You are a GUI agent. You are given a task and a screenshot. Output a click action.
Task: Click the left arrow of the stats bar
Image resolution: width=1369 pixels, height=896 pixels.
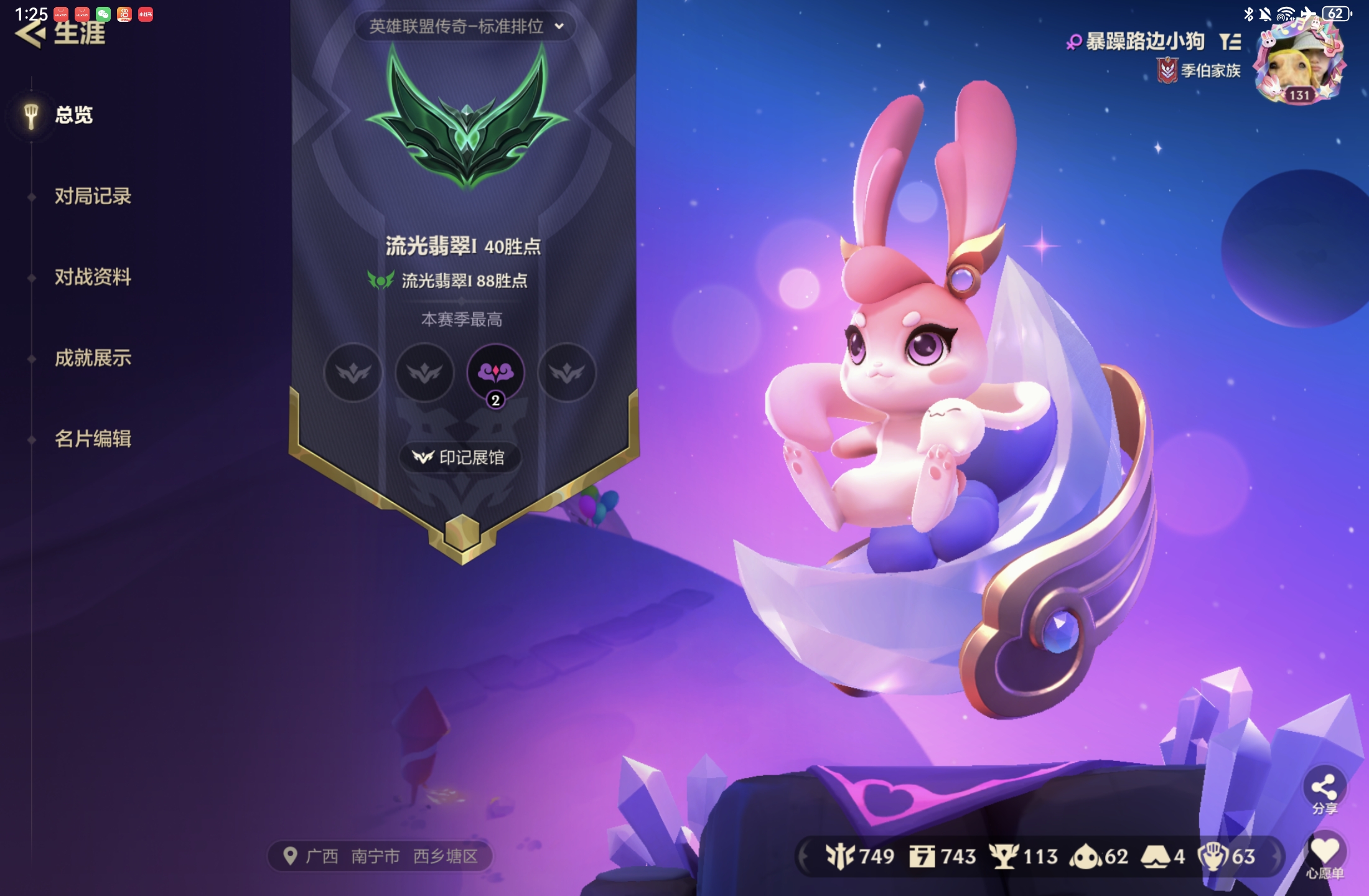(803, 854)
